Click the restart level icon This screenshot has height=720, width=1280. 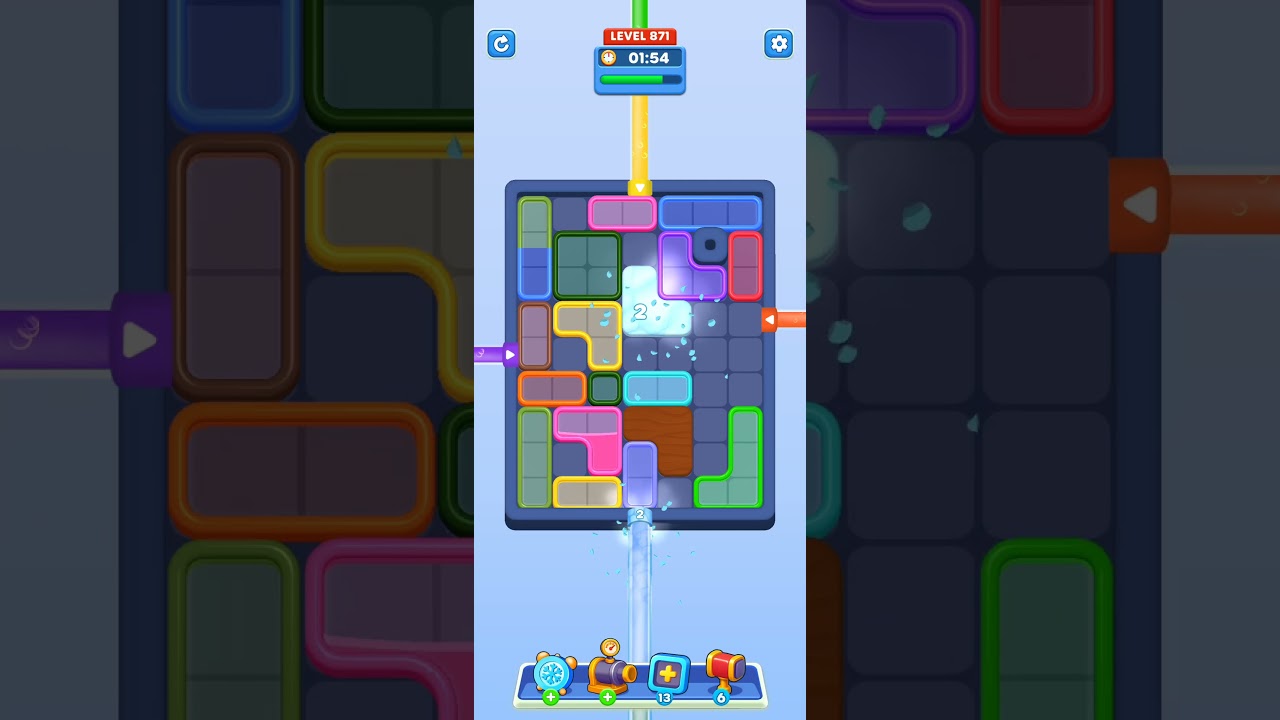point(501,44)
